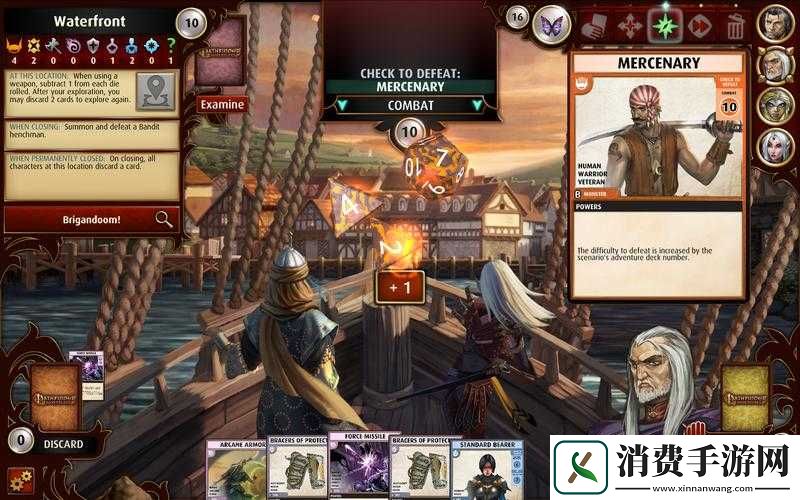Click the purple butterfly blessings token
The width and height of the screenshot is (800, 500).
tap(551, 25)
